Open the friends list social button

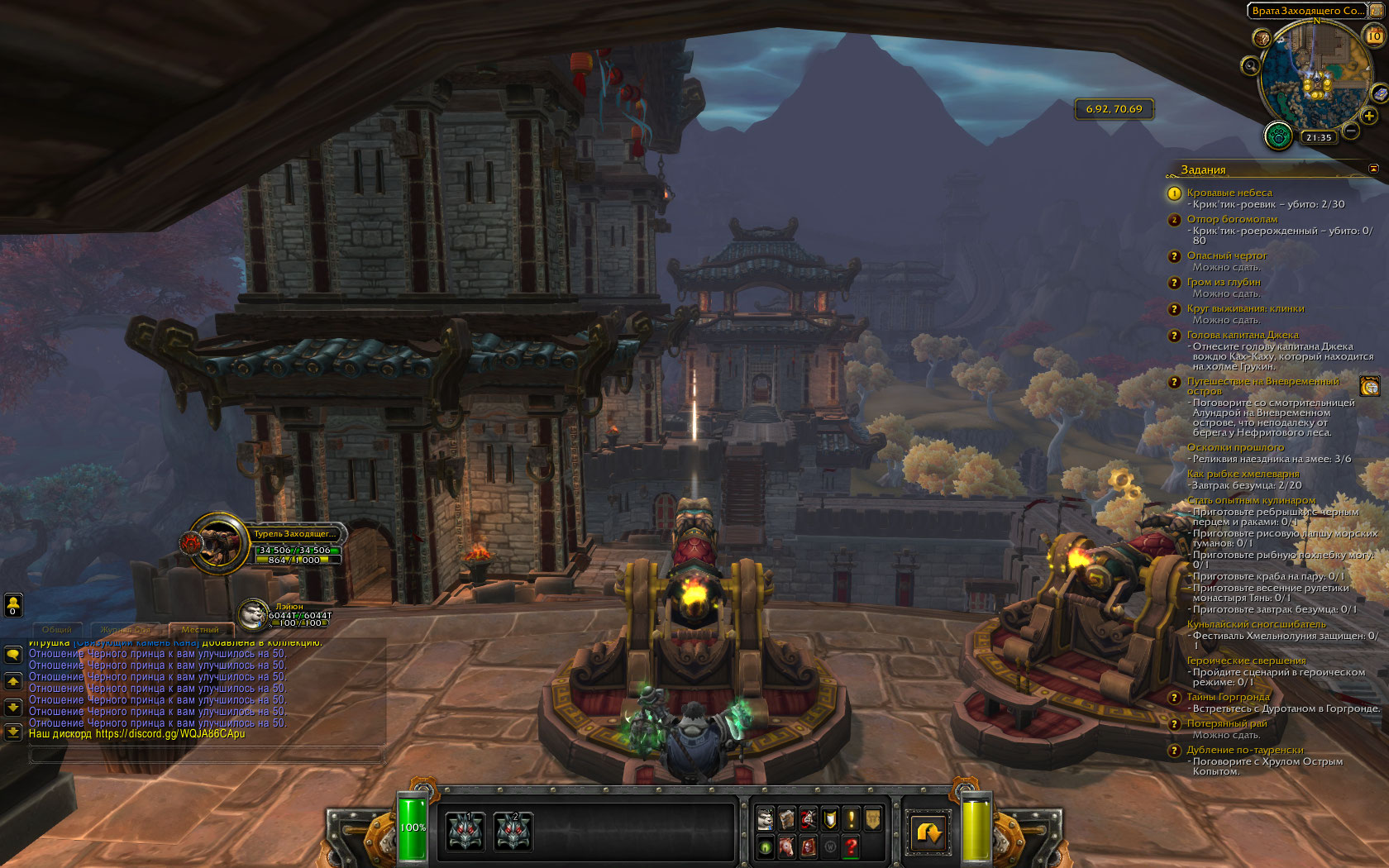click(x=13, y=605)
